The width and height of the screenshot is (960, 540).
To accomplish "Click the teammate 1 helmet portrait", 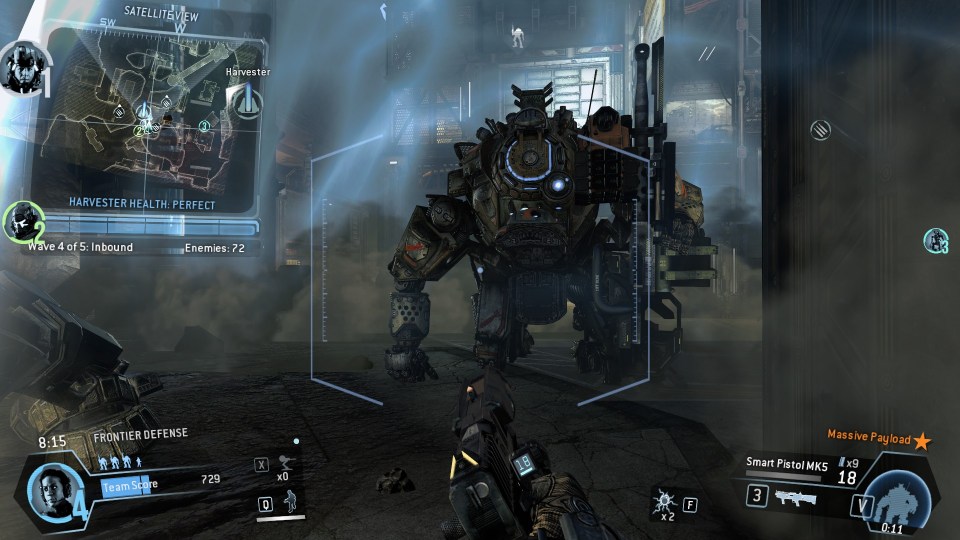I will click(20, 68).
